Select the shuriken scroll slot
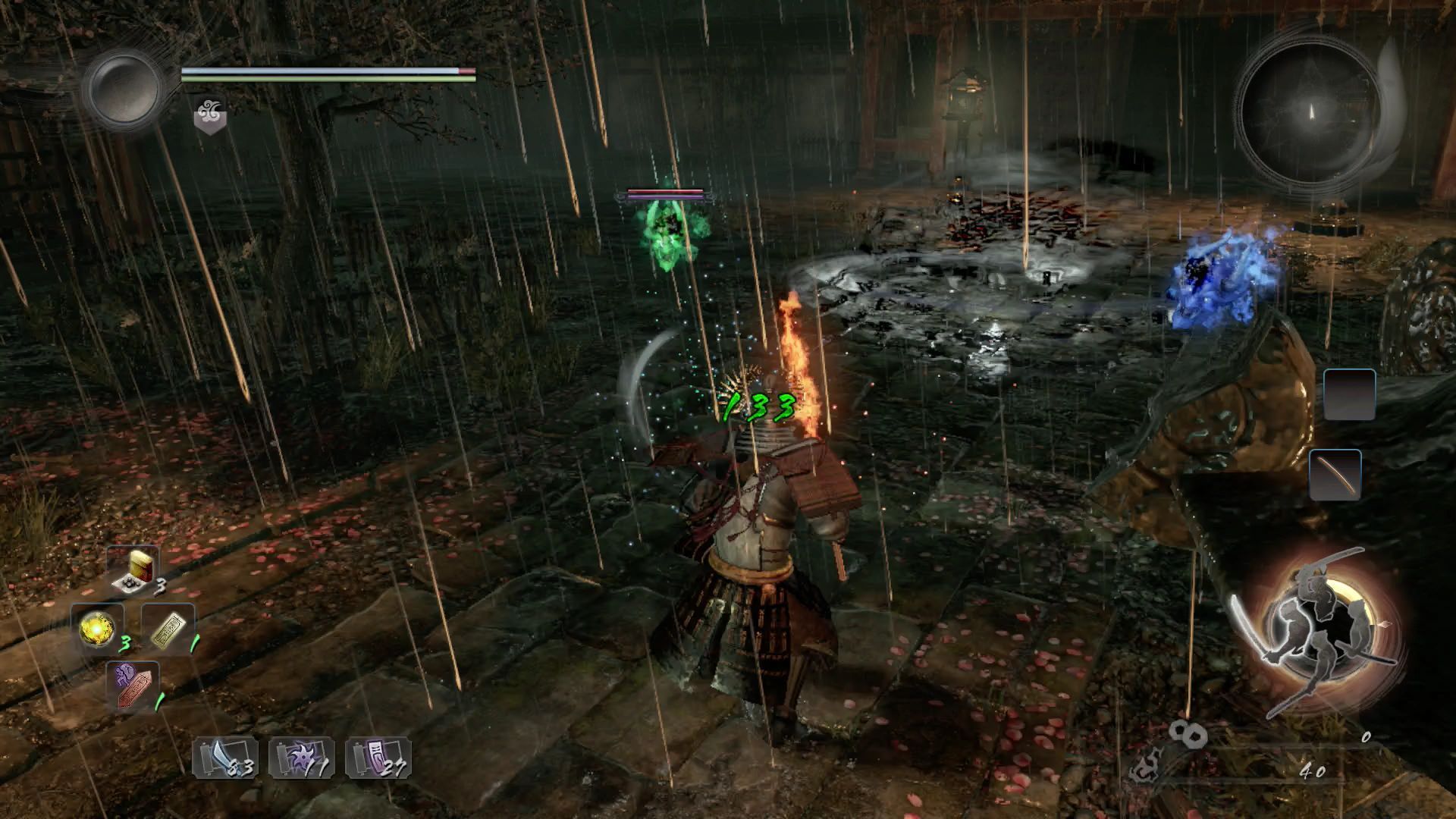 click(x=301, y=758)
